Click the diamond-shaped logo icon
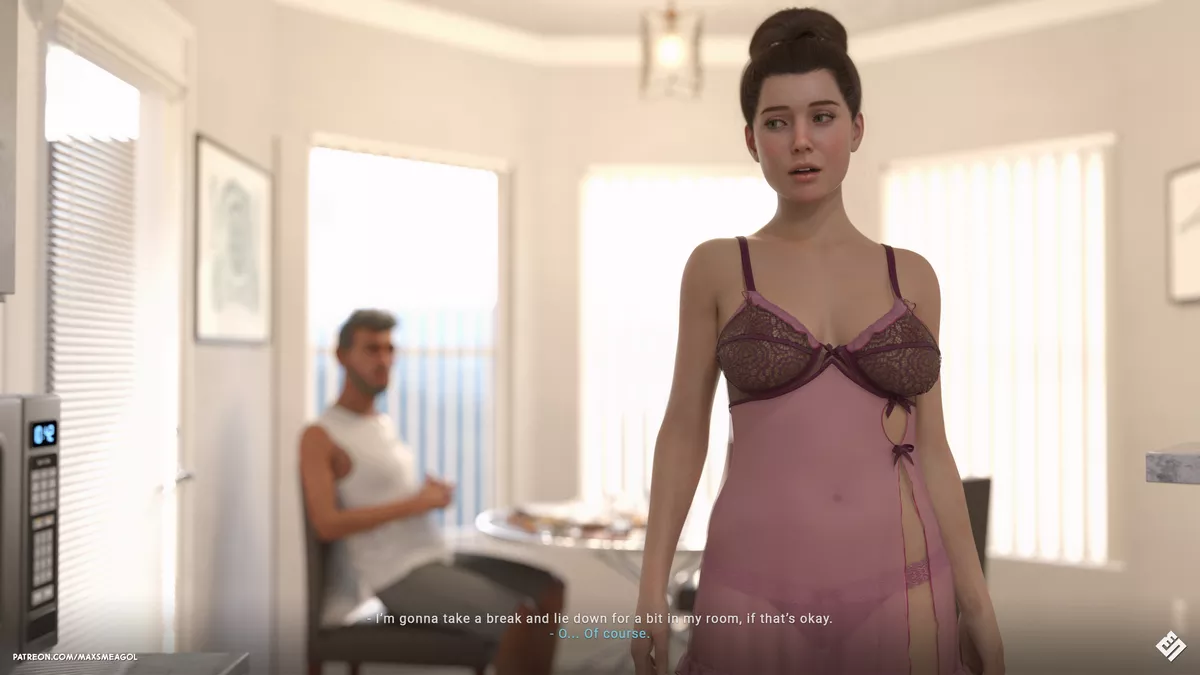1200x675 pixels. (1170, 645)
